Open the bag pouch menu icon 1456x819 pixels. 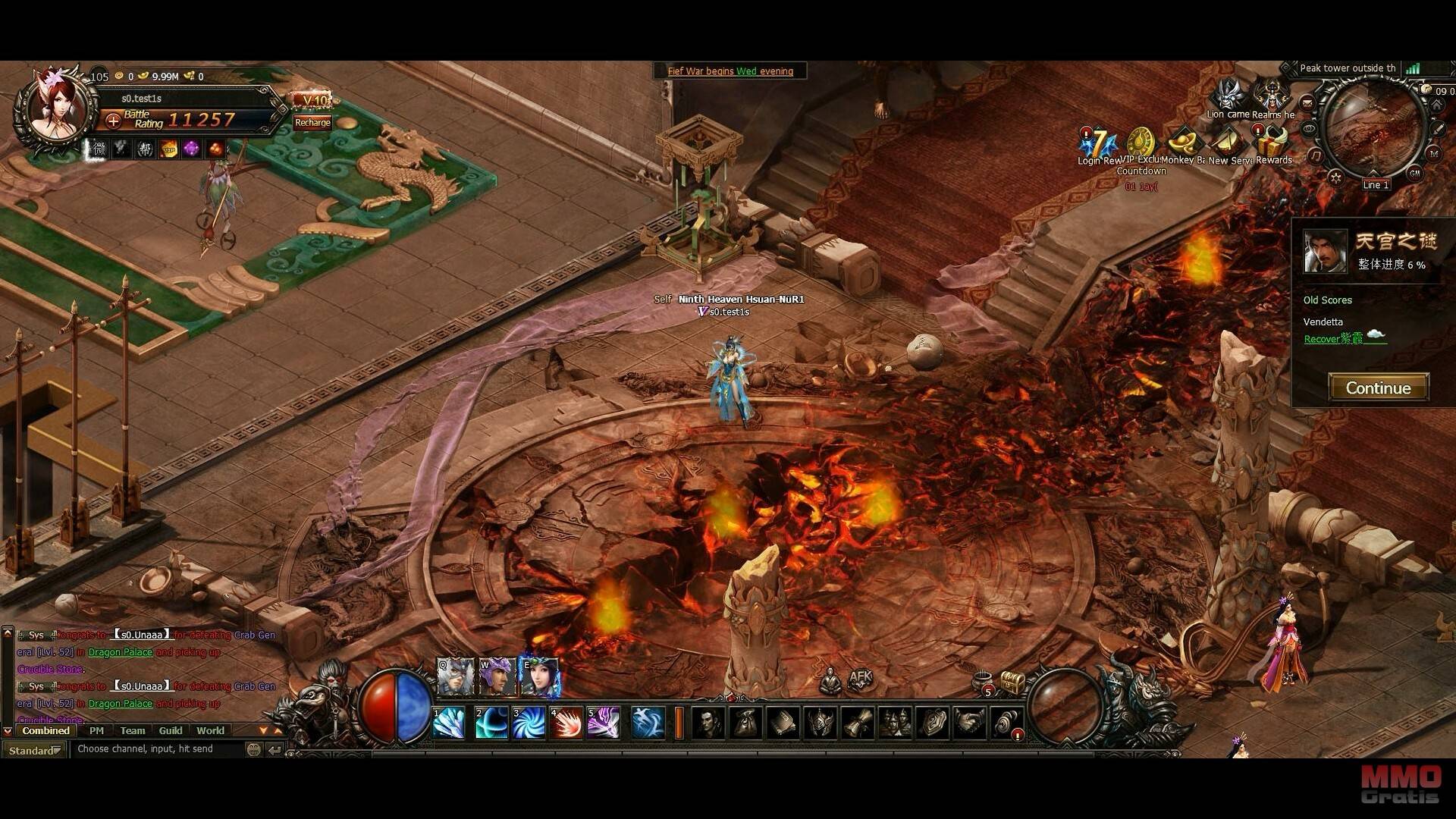[745, 723]
